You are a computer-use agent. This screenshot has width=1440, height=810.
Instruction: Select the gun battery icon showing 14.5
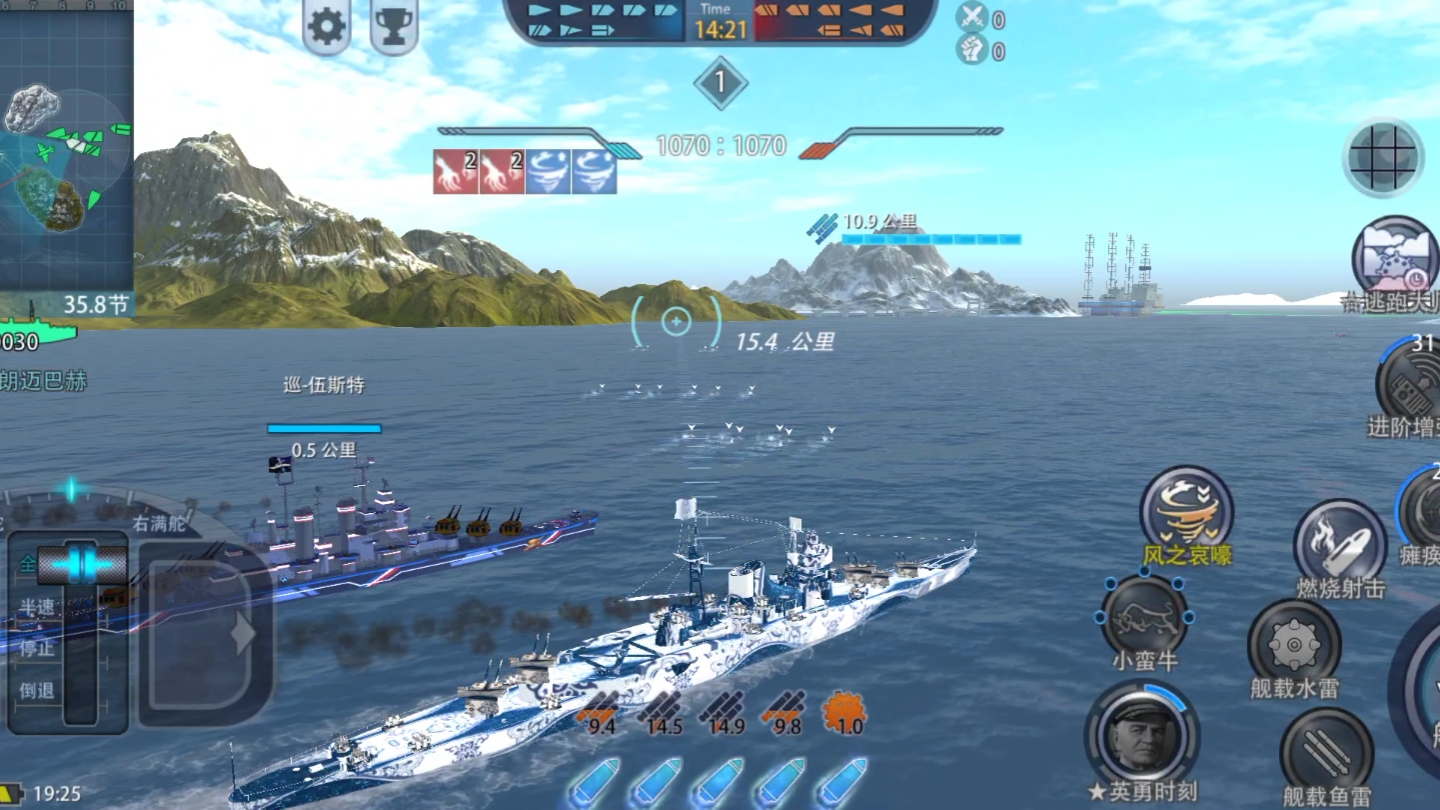click(663, 713)
